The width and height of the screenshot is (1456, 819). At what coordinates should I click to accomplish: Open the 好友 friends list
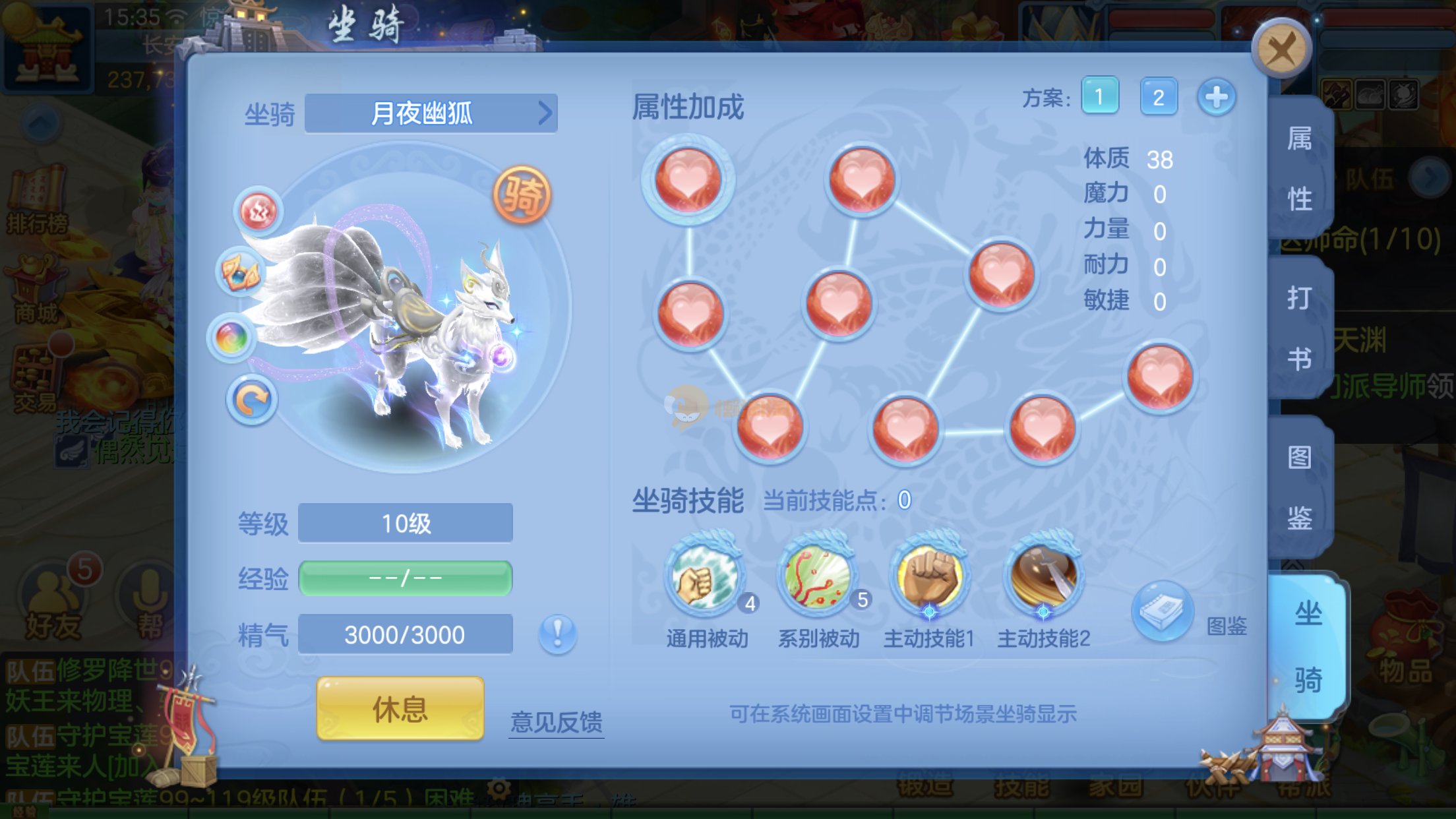point(53,603)
